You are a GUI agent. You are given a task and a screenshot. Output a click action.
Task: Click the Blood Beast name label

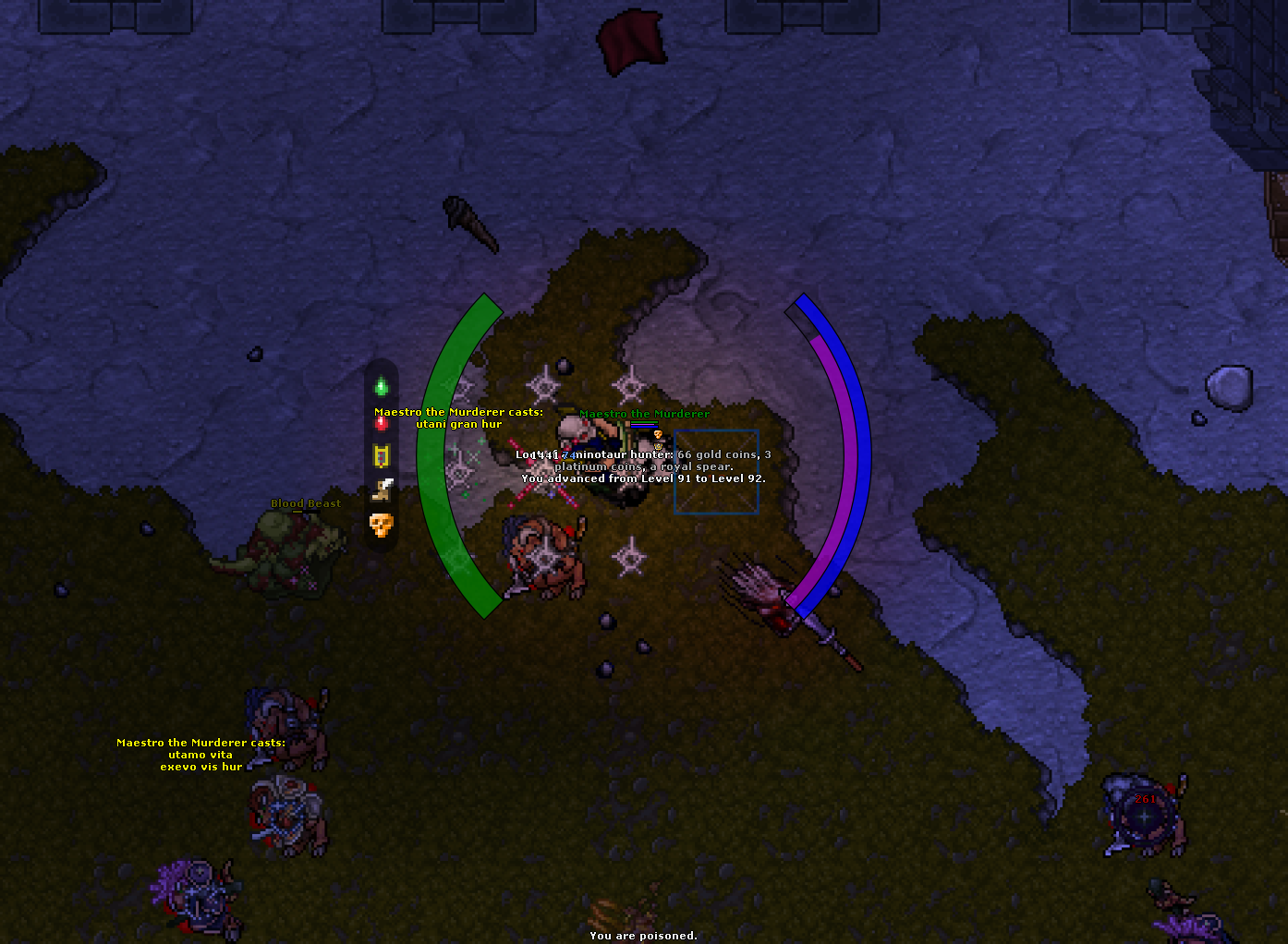305,502
